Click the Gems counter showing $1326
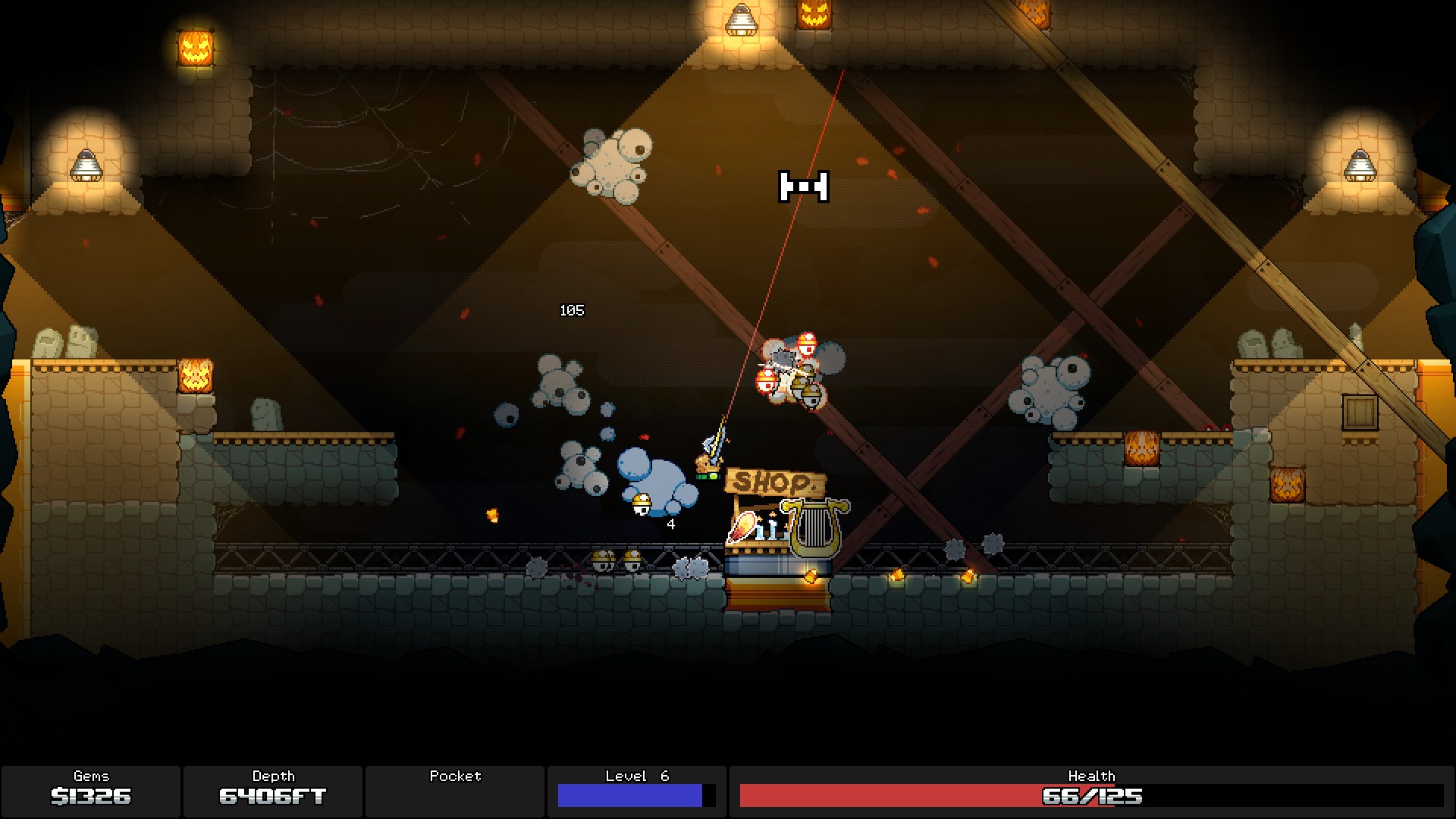1456x819 pixels. [90, 796]
